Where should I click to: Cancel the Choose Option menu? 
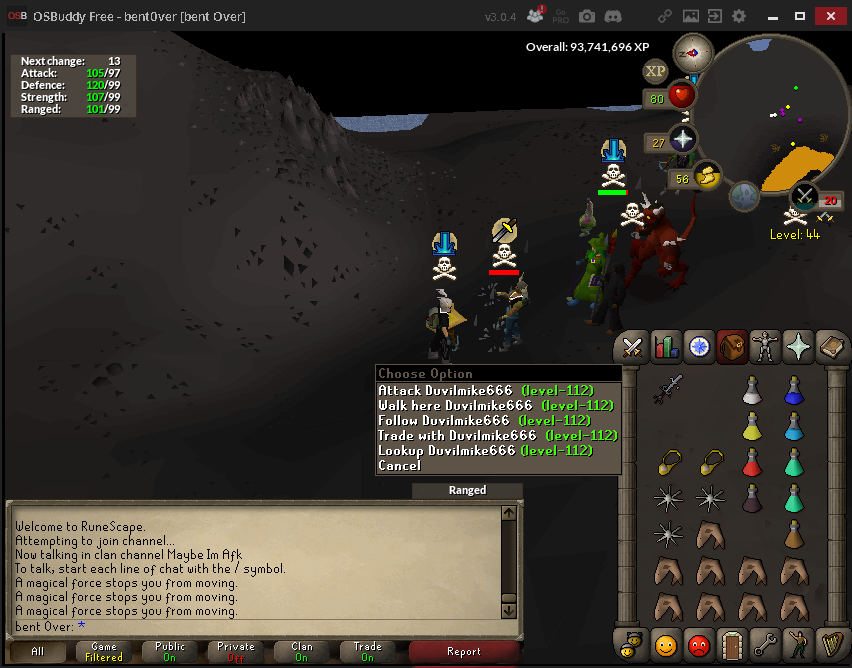coord(400,465)
